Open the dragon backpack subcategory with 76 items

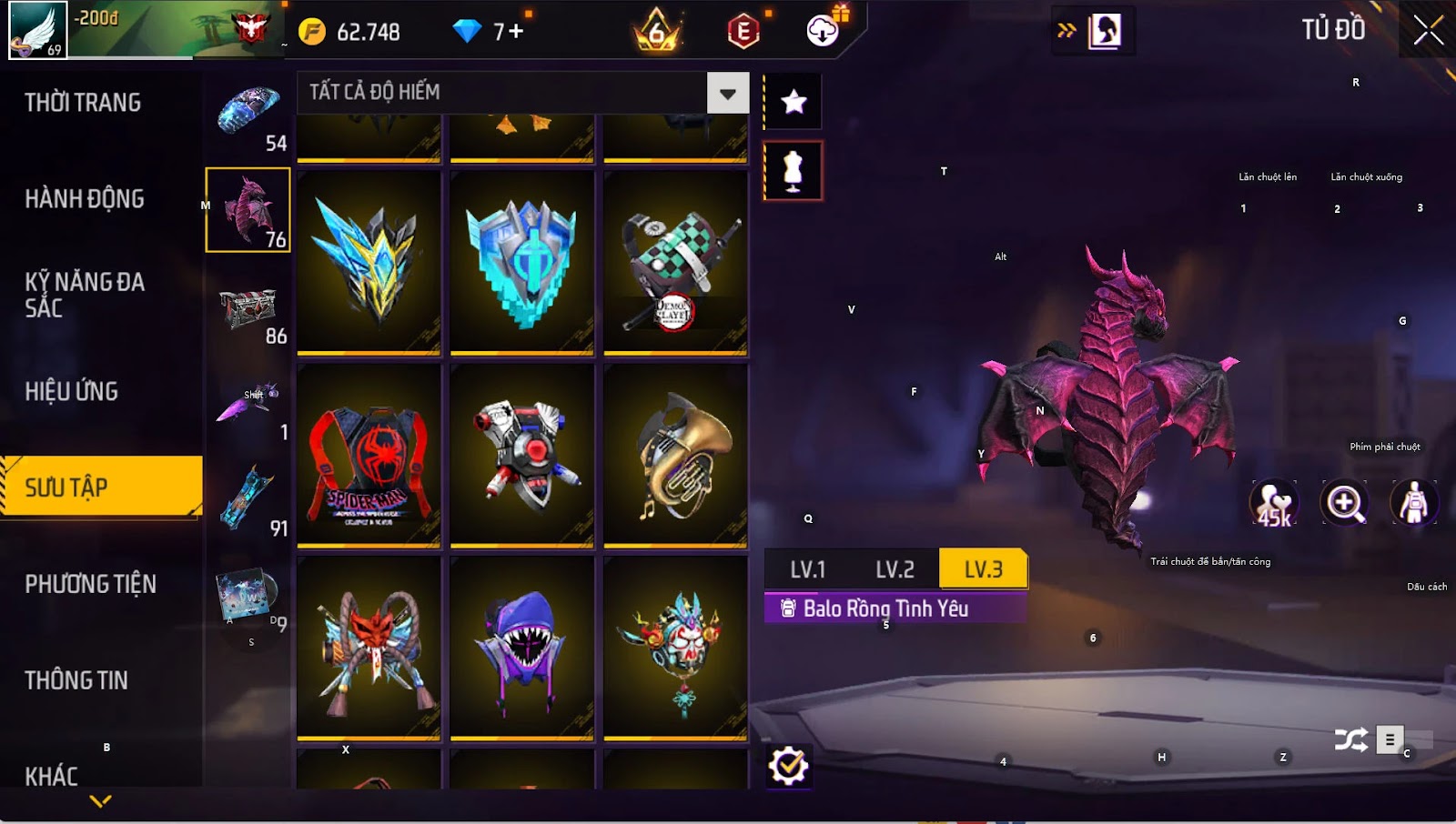tap(248, 210)
